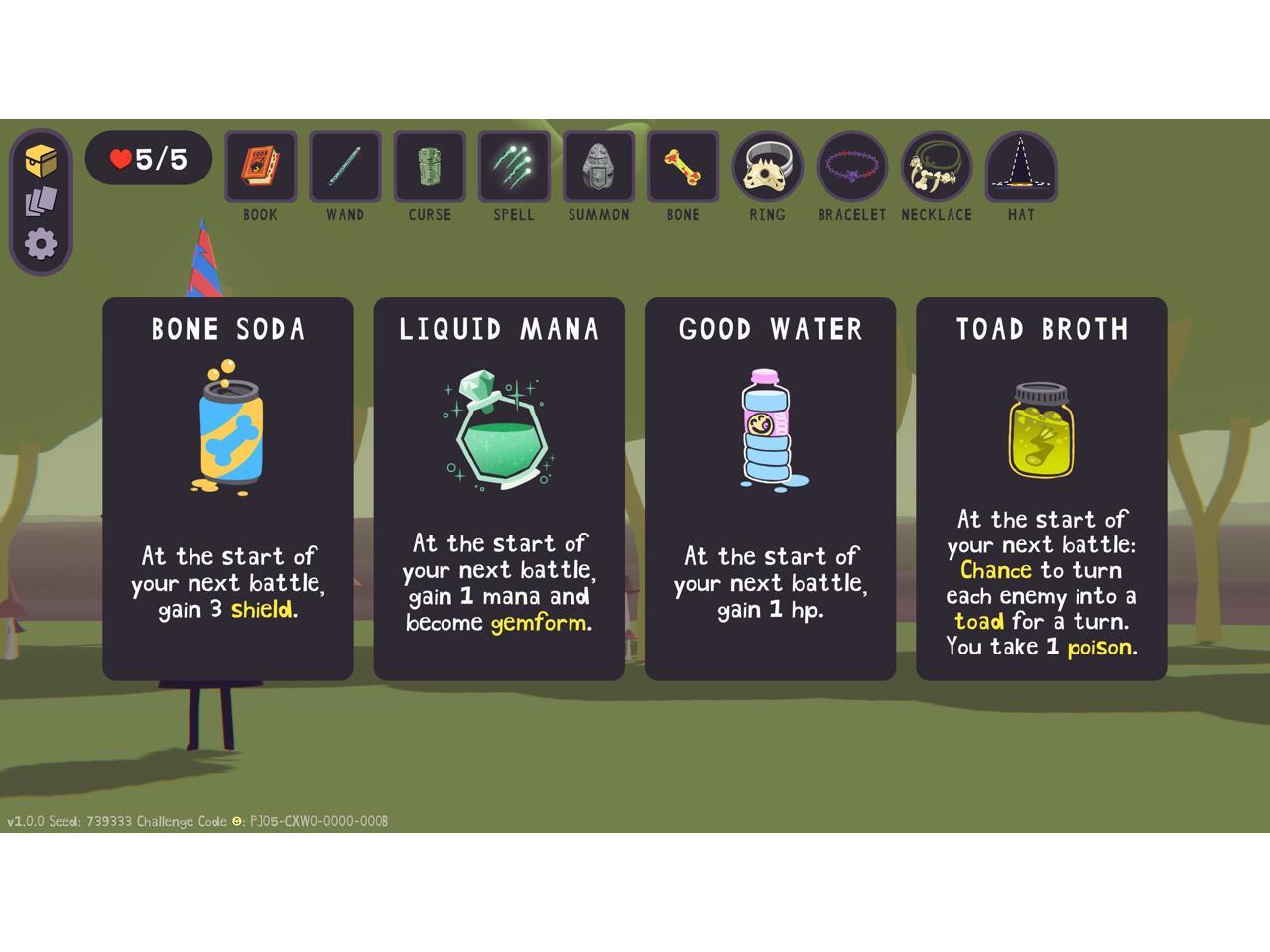Select the Liquid Mana potion card
1270x952 pixels.
click(499, 488)
